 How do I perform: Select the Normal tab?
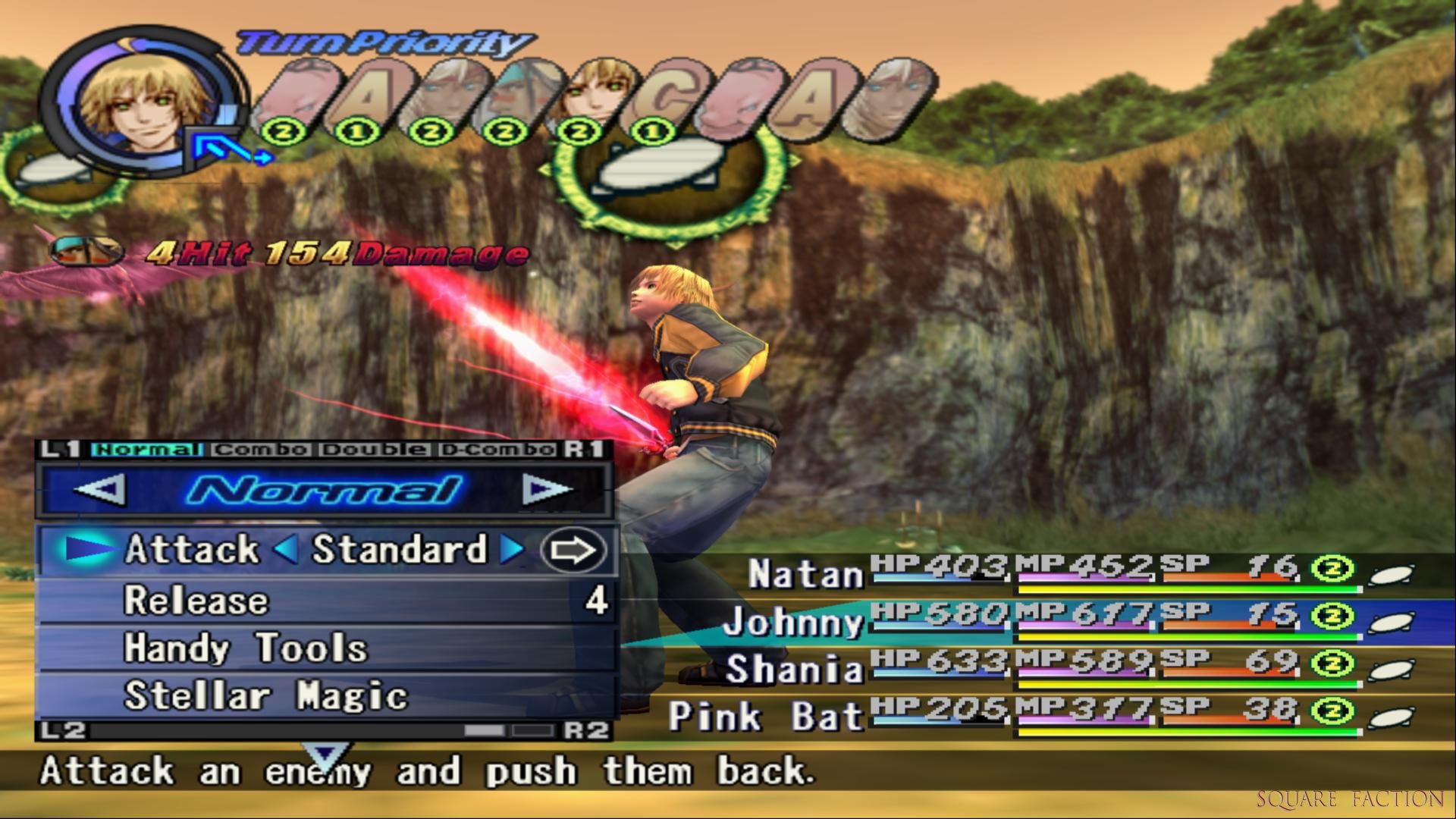click(146, 450)
